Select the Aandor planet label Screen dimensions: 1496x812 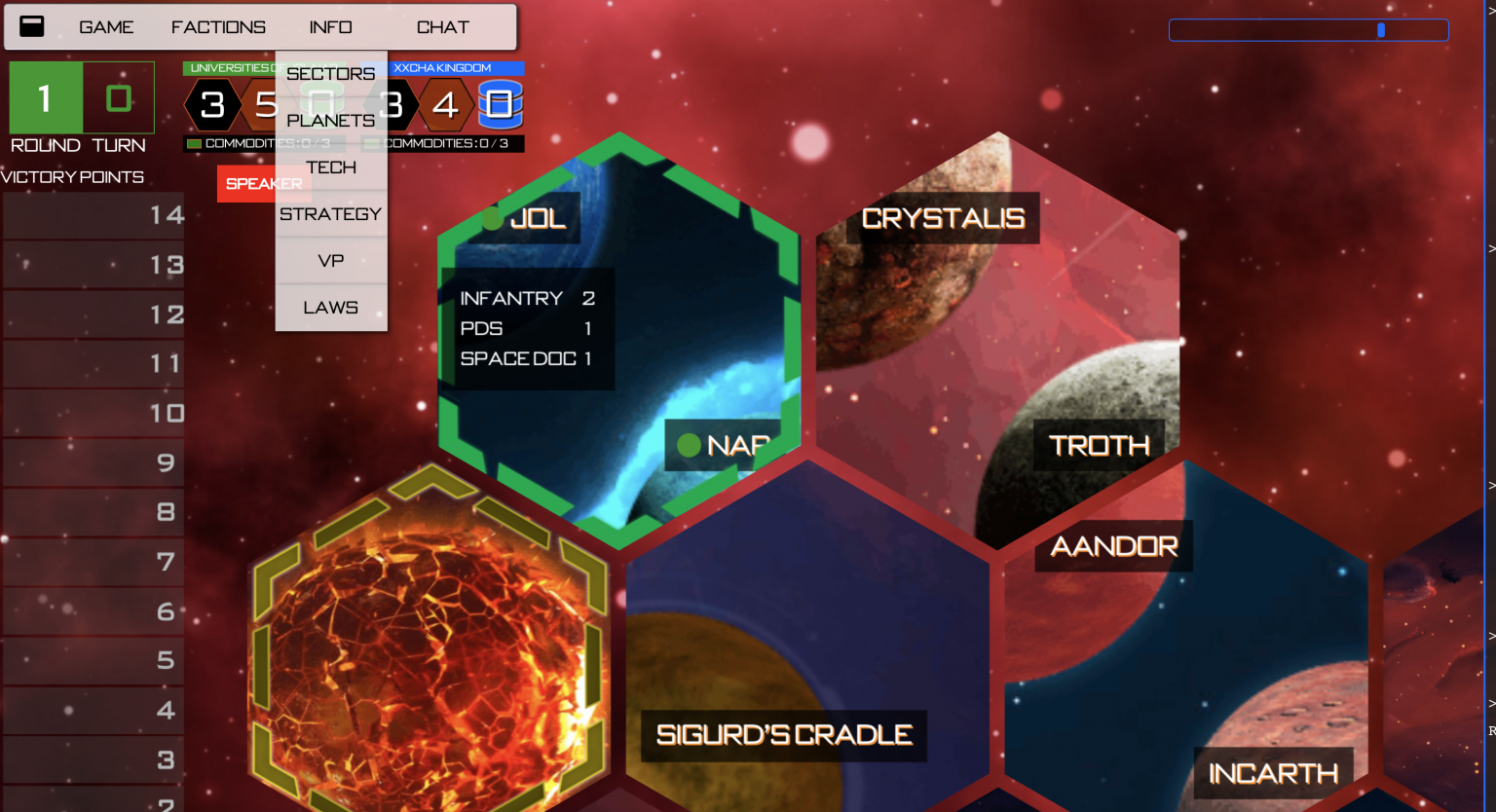click(x=1114, y=546)
